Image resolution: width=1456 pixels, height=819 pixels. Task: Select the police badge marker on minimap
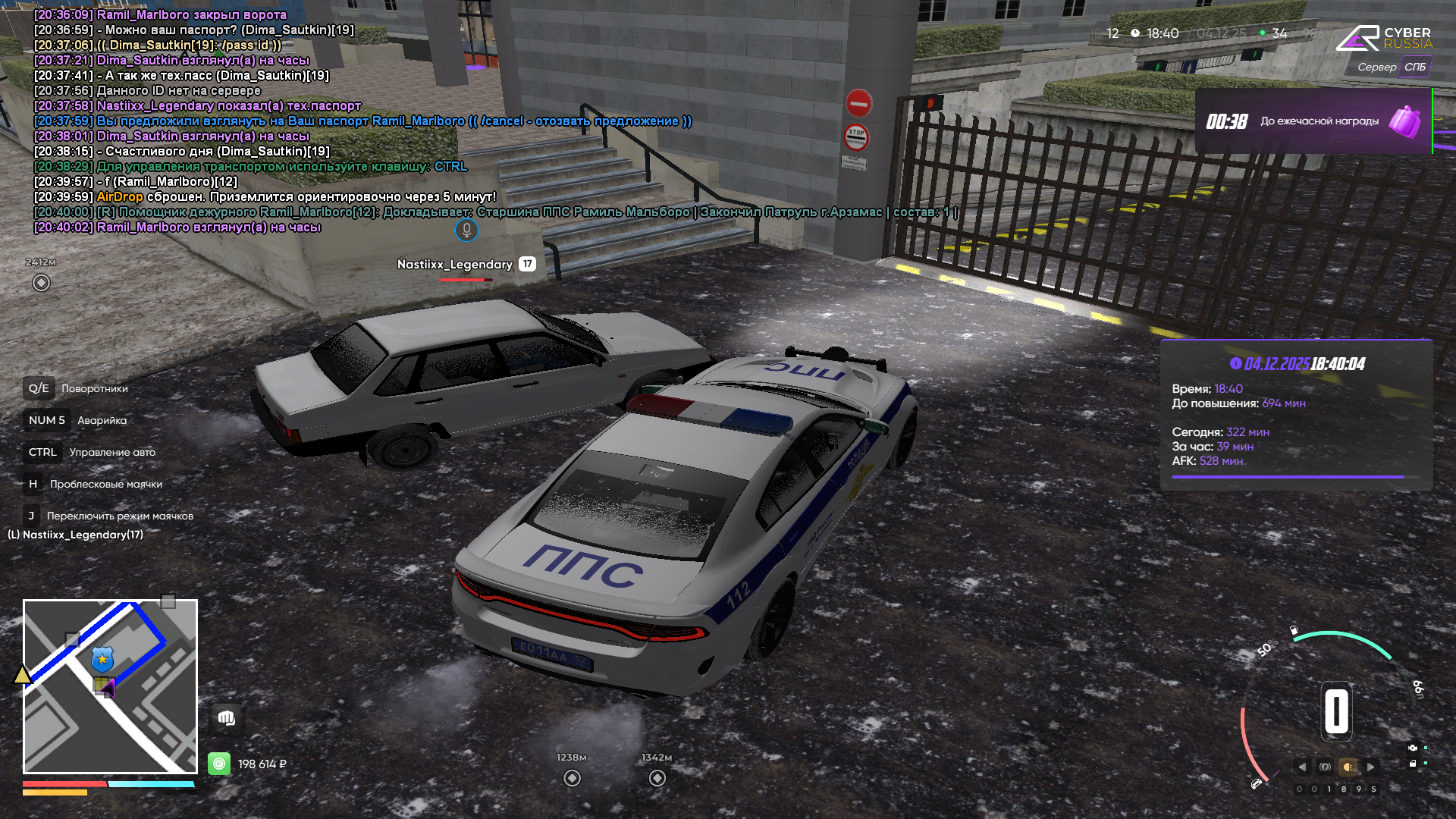click(102, 659)
